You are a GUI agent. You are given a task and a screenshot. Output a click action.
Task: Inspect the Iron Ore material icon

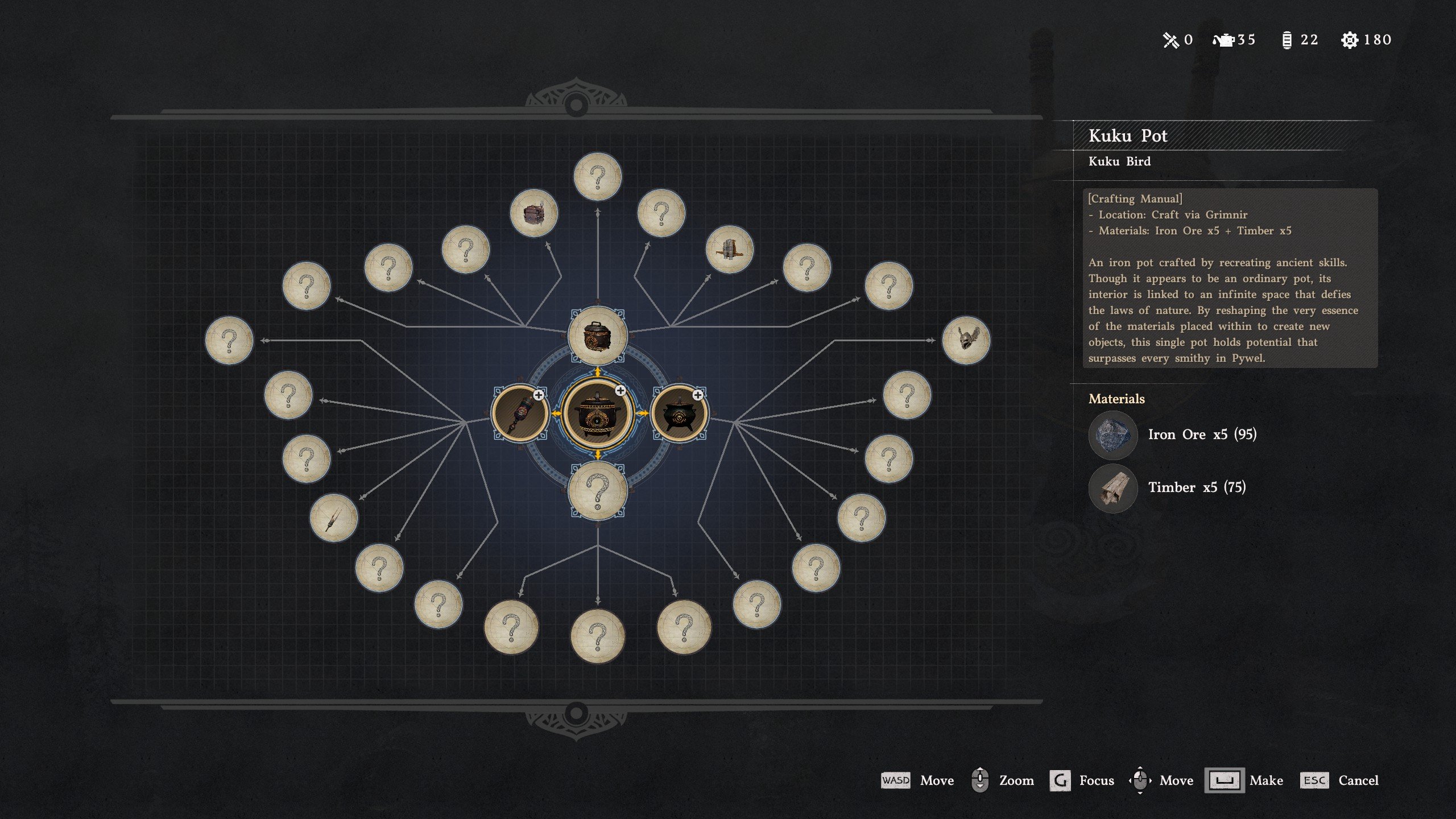1112,435
